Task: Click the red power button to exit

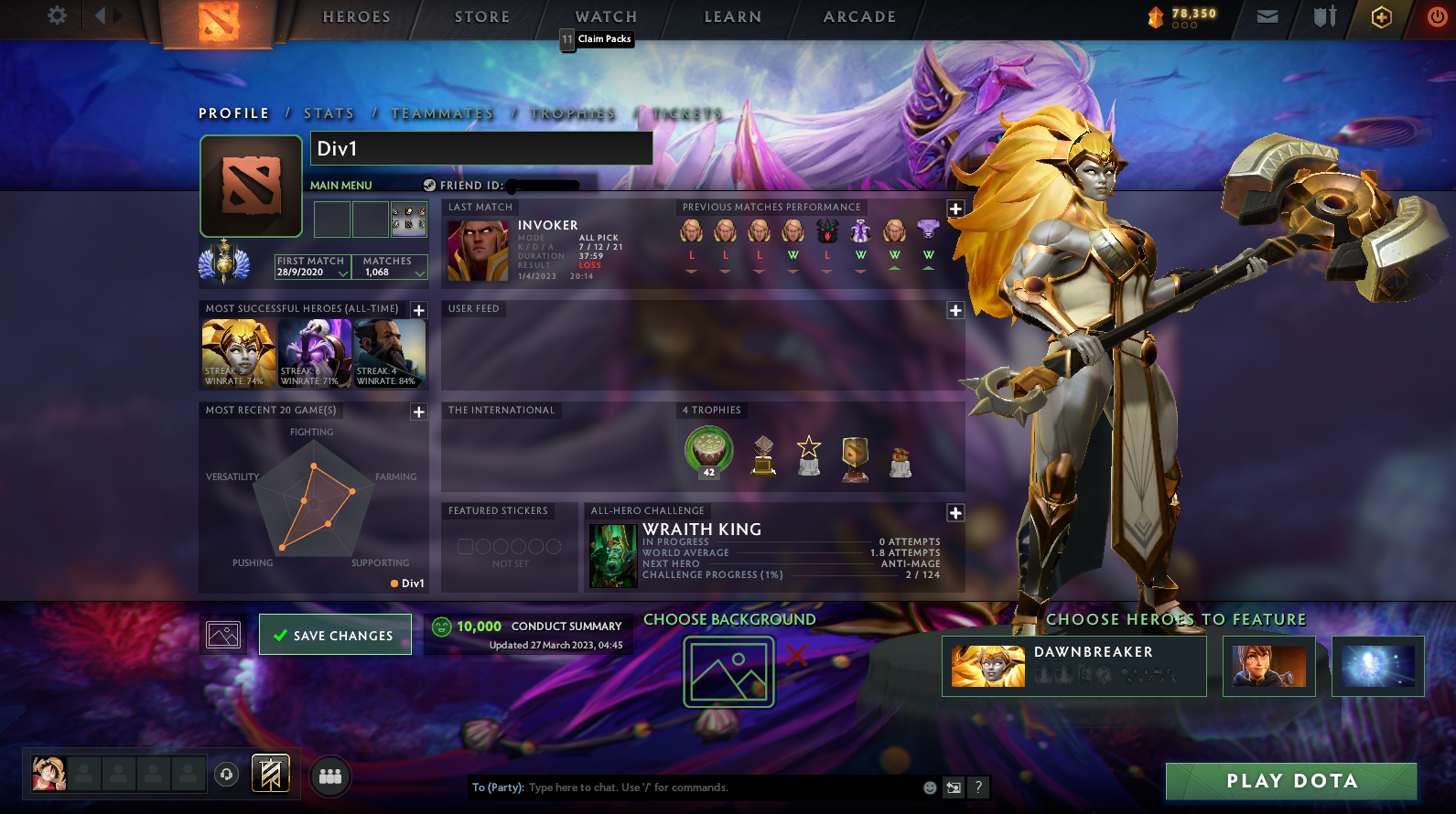Action: click(x=1435, y=16)
